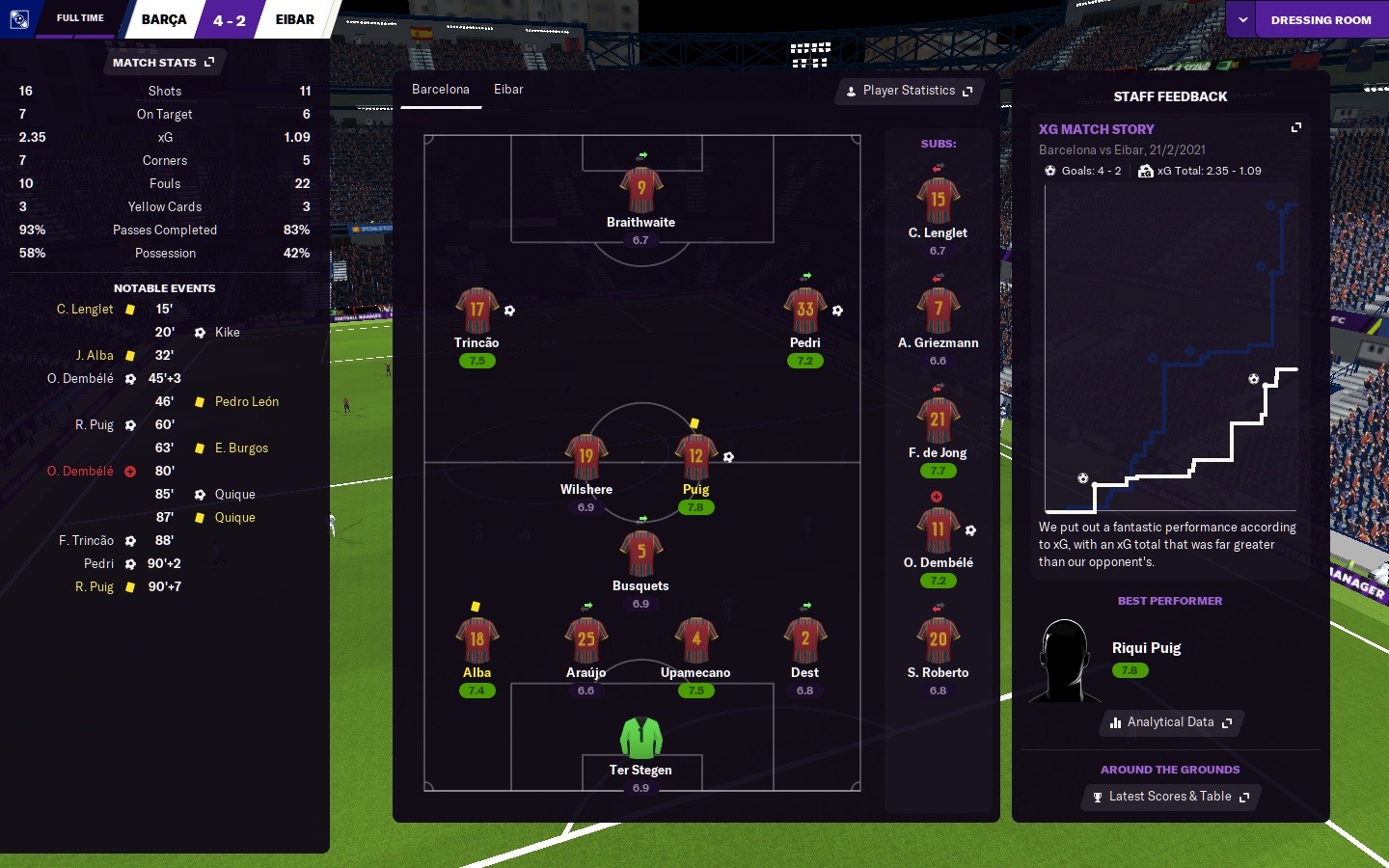The image size is (1389, 868).
Task: Open the Analytical Data report
Action: (1171, 722)
